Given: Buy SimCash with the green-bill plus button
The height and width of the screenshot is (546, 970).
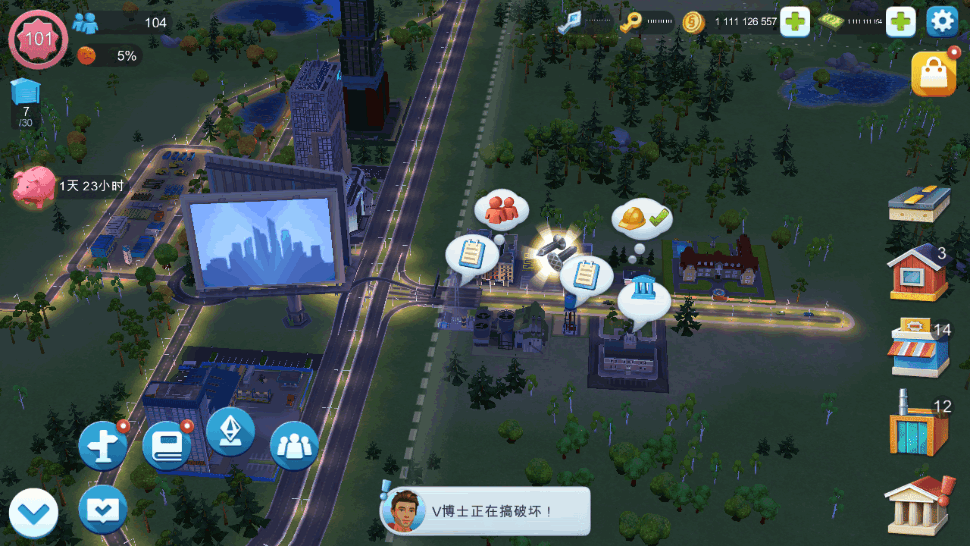Looking at the screenshot, I should click(900, 21).
